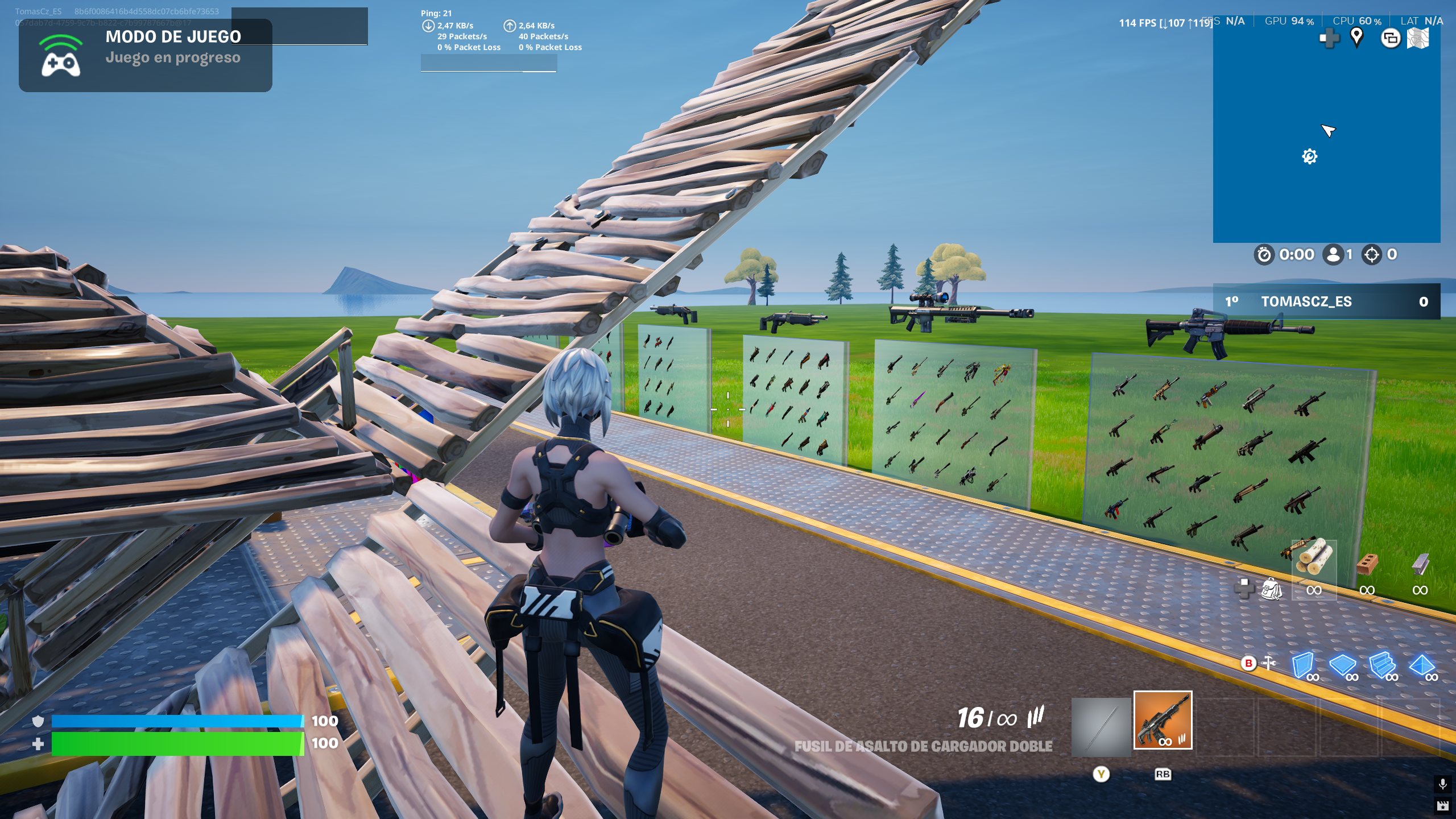This screenshot has width=1456, height=819.
Task: Click the hammer and wrench build mode icon
Action: point(1269,663)
